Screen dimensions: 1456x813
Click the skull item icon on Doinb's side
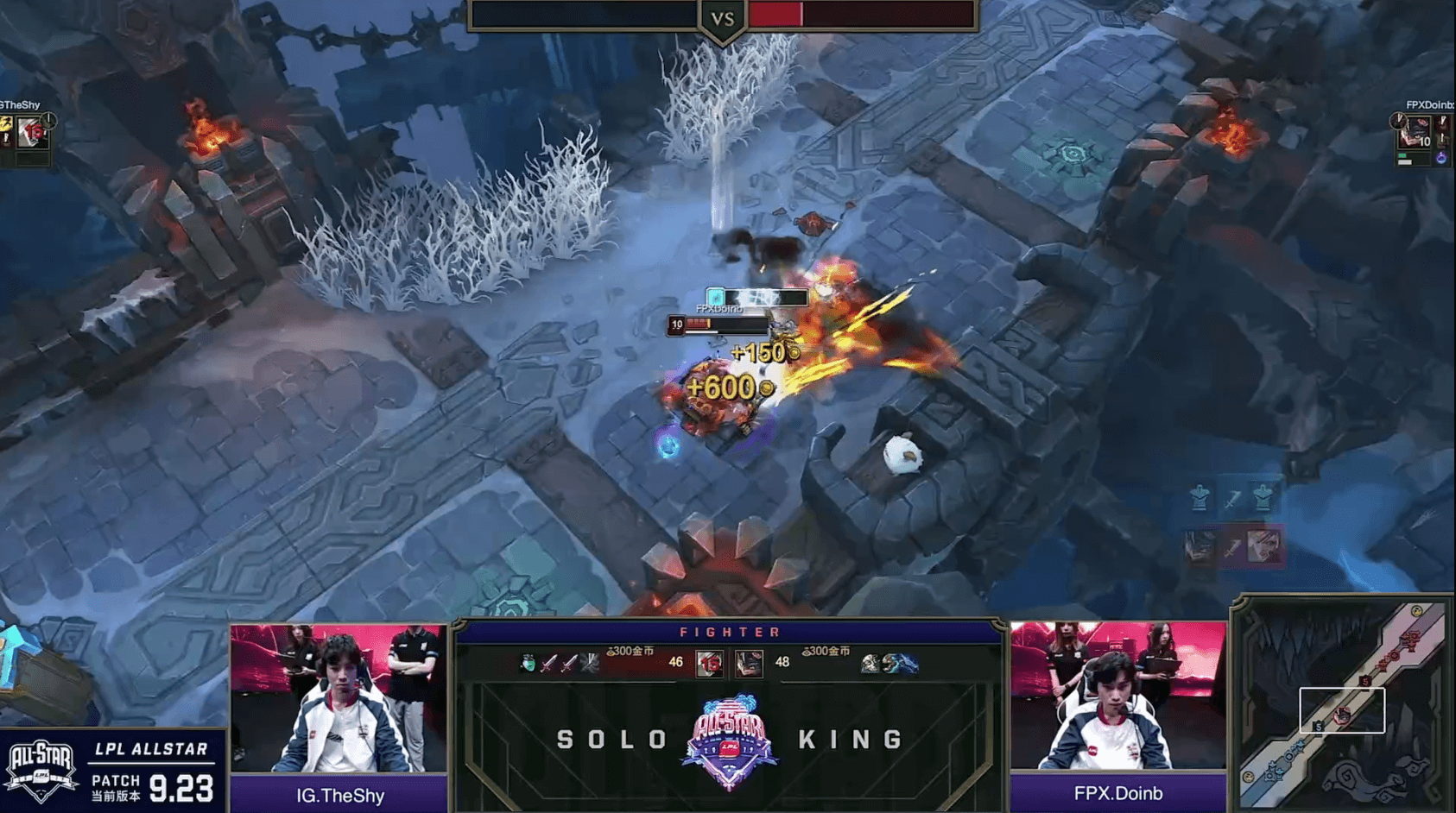point(870,663)
